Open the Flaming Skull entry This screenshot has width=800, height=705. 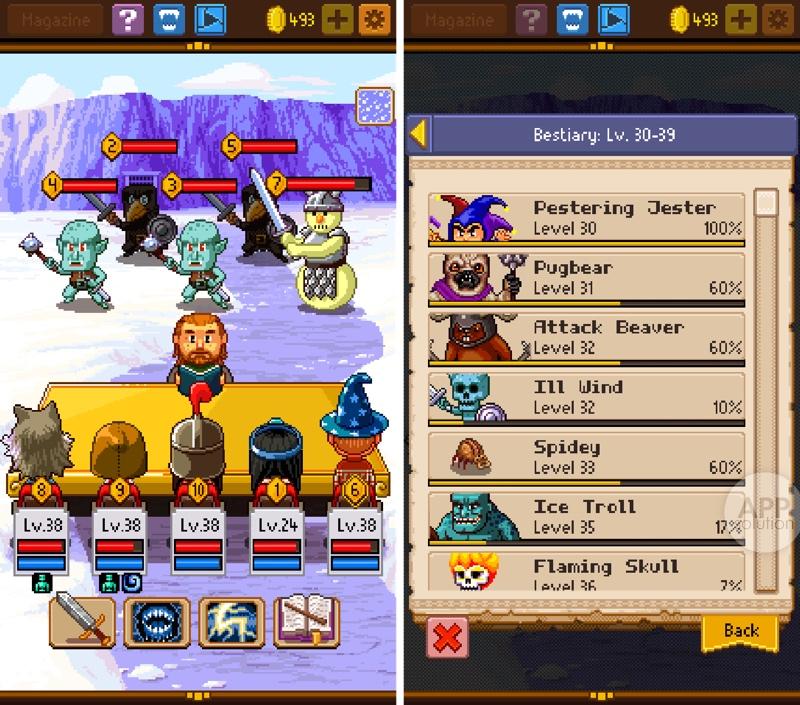tap(586, 570)
